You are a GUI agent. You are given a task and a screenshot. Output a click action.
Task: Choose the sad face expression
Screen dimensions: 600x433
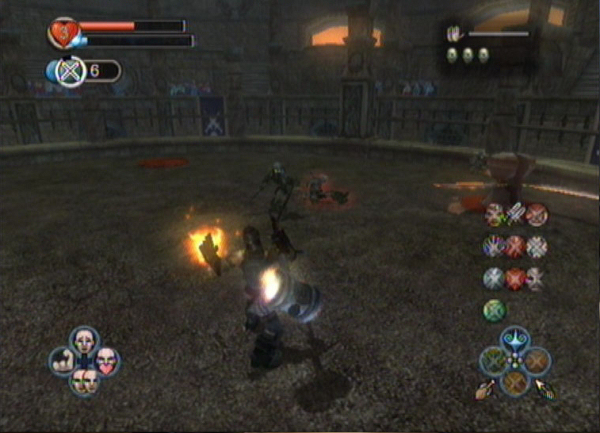[x=84, y=341]
